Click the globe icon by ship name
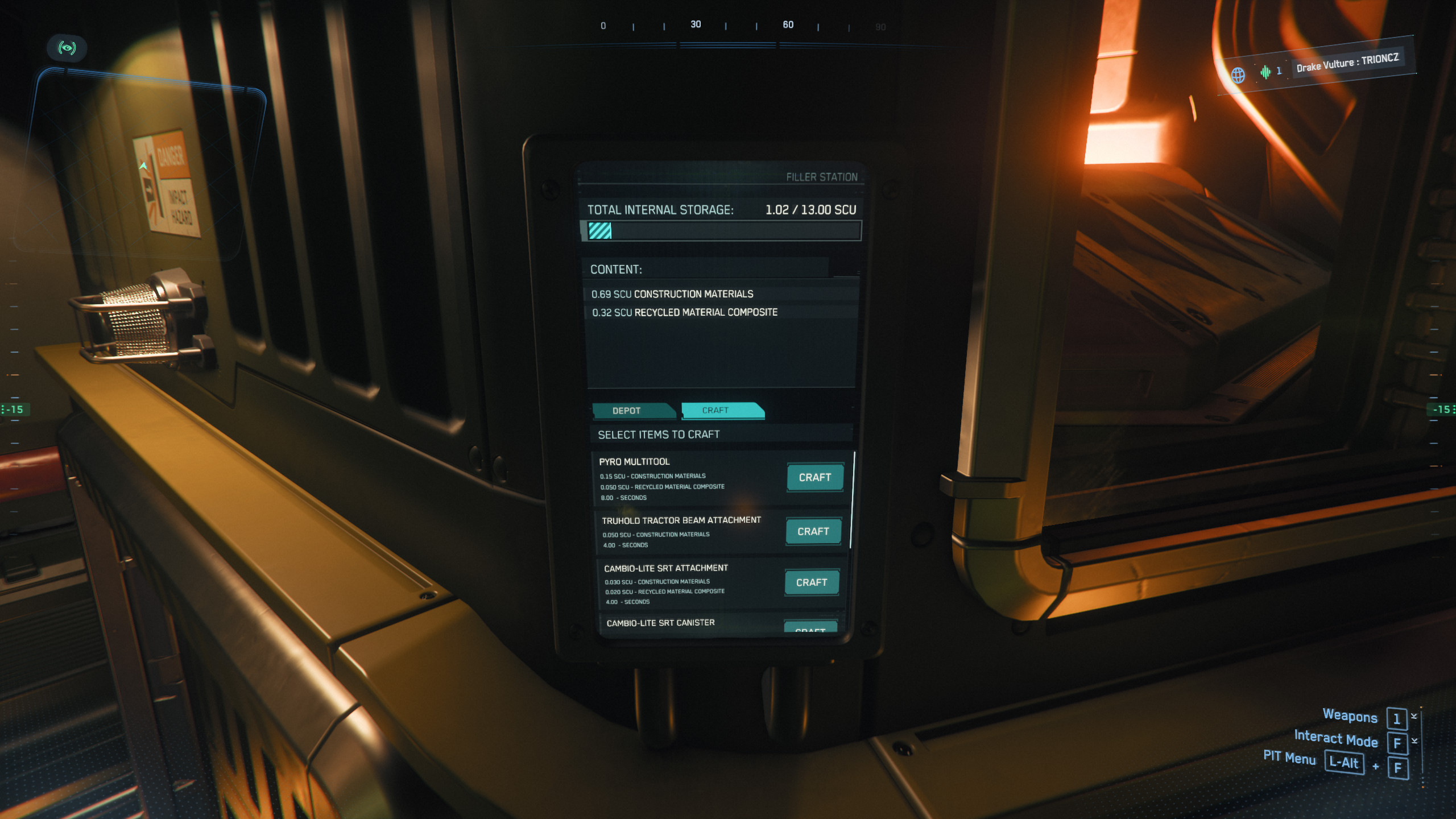1456x819 pixels. point(1238,75)
